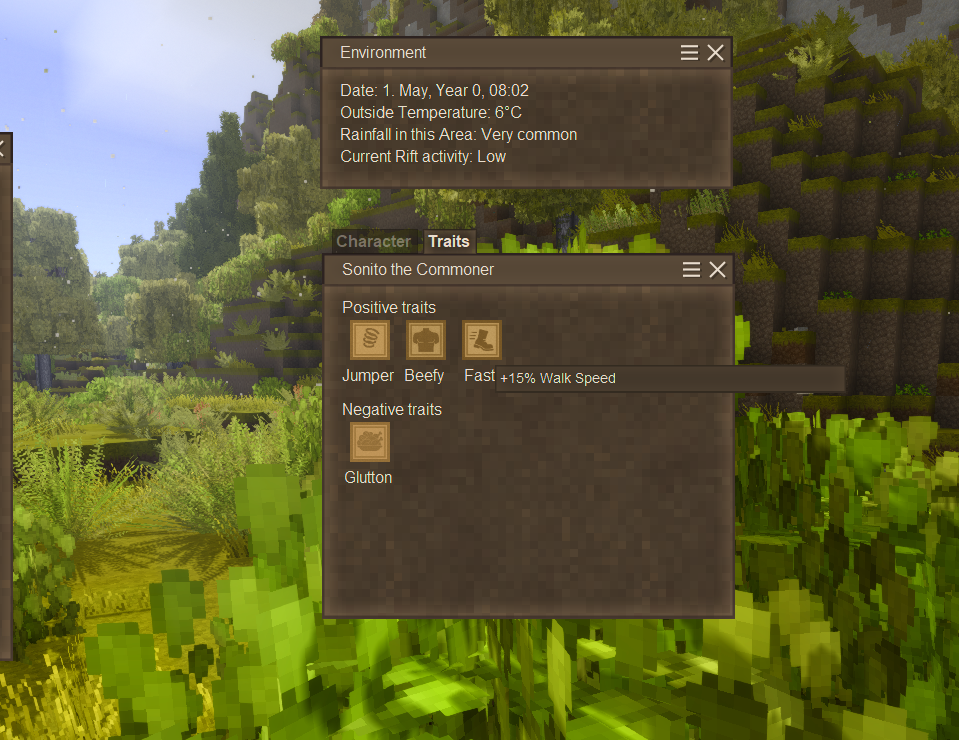Close the Environment window
Viewport: 959px width, 740px height.
point(715,53)
